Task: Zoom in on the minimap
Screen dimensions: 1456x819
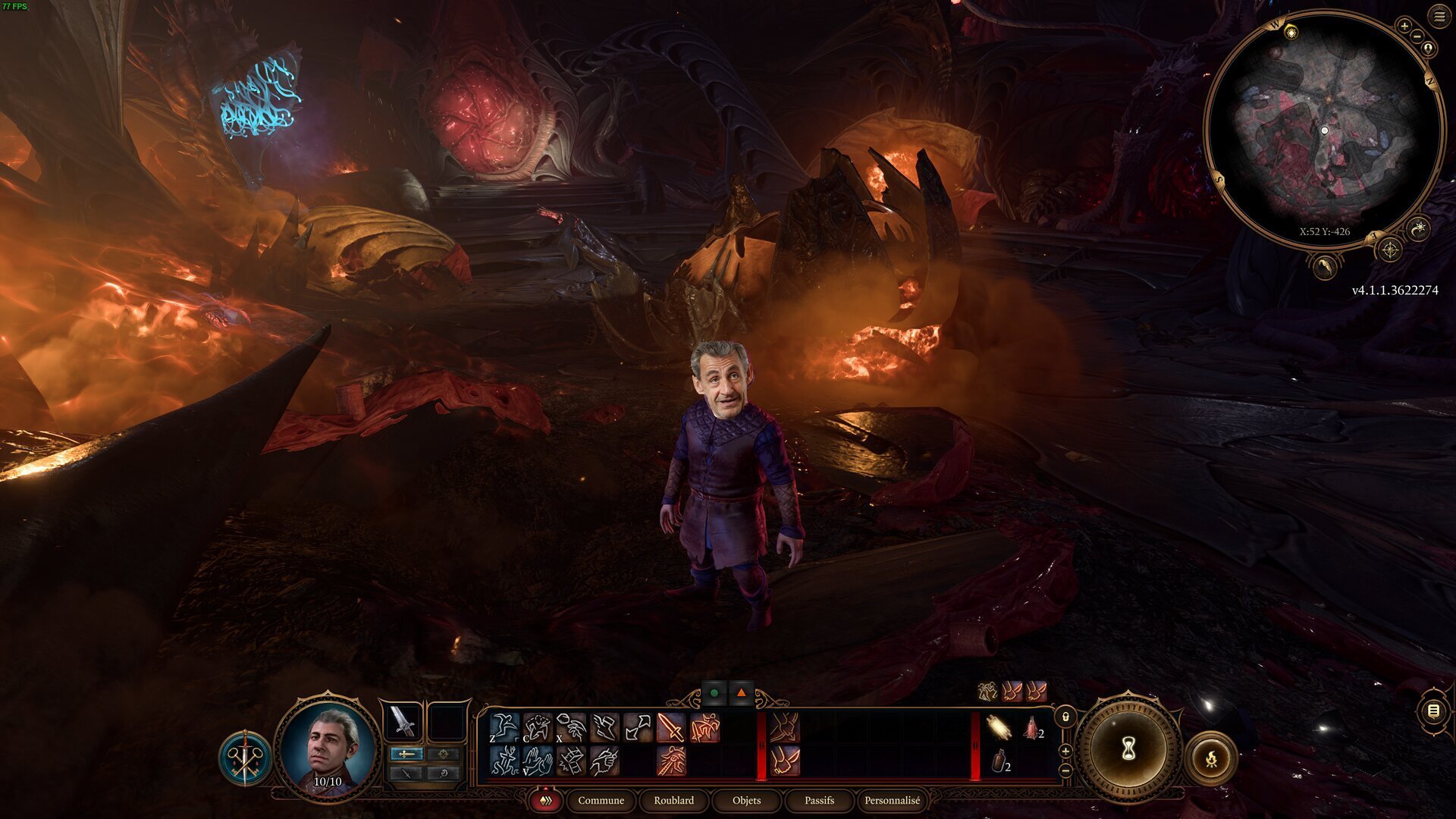Action: point(1404,27)
